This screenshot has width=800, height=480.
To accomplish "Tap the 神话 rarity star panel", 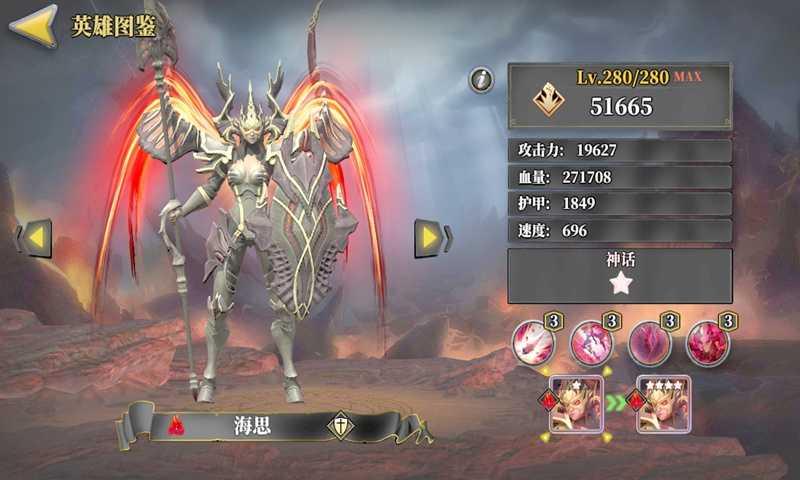I will (x=619, y=276).
